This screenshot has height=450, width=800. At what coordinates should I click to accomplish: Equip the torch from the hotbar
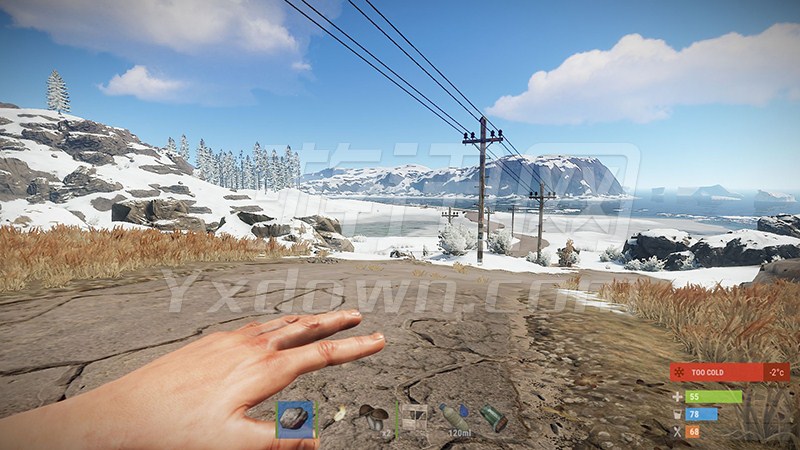coord(337,419)
